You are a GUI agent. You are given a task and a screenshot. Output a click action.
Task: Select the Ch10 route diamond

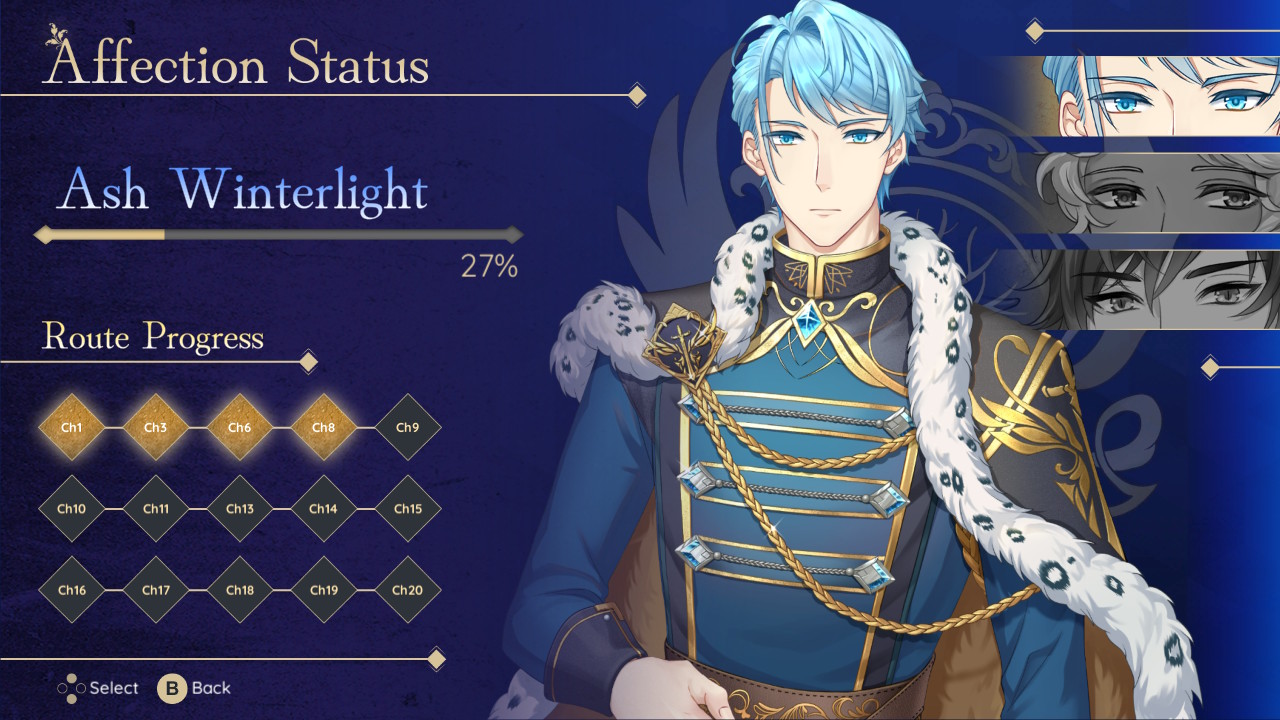[x=71, y=509]
